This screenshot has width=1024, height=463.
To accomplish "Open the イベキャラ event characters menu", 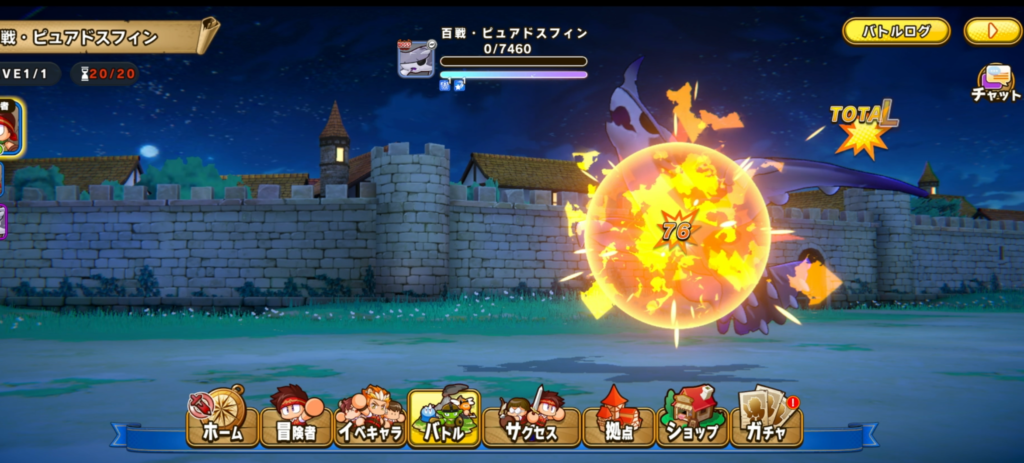I will pyautogui.click(x=370, y=416).
